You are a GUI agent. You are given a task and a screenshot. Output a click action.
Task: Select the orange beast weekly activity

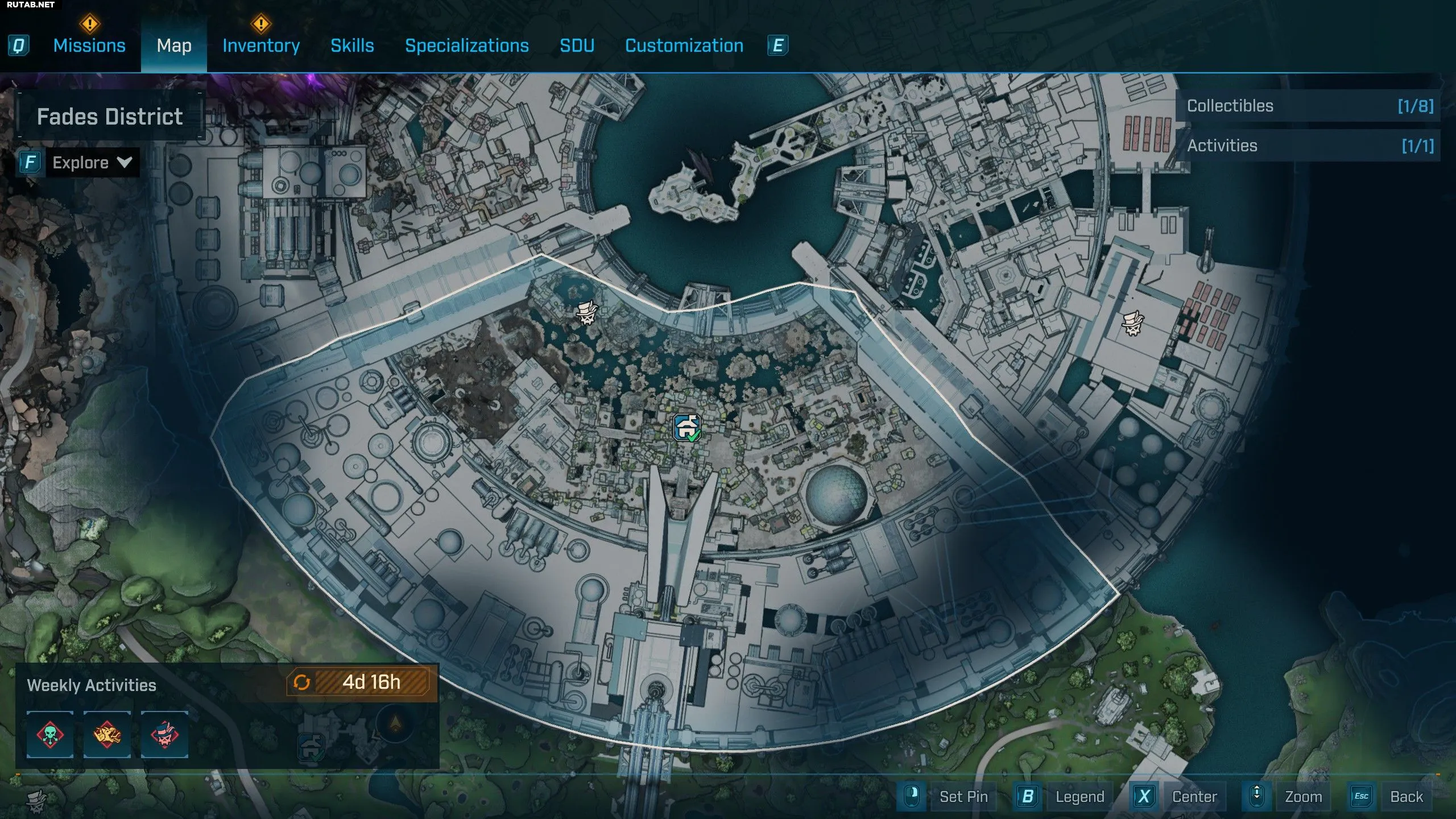click(x=107, y=734)
